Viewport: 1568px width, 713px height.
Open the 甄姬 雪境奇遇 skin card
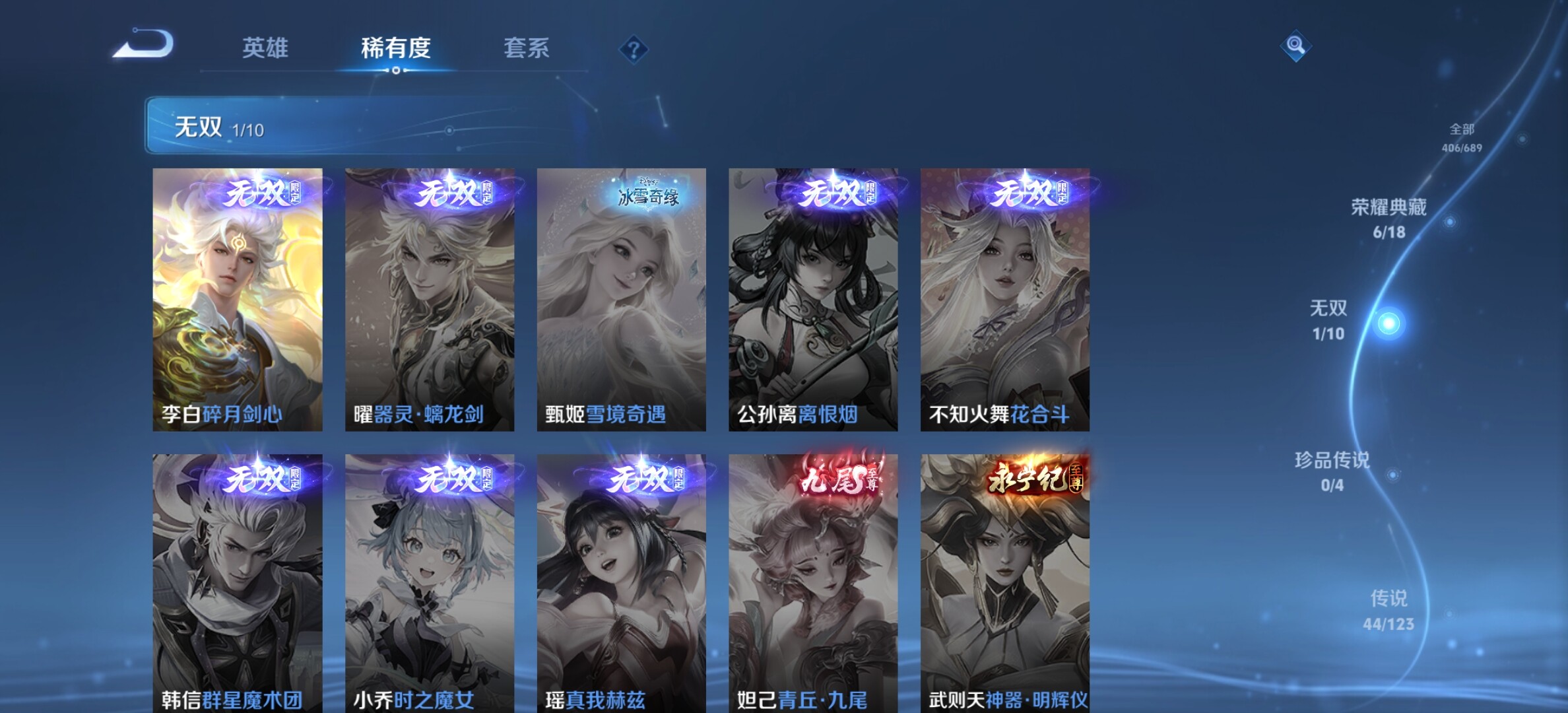(621, 299)
